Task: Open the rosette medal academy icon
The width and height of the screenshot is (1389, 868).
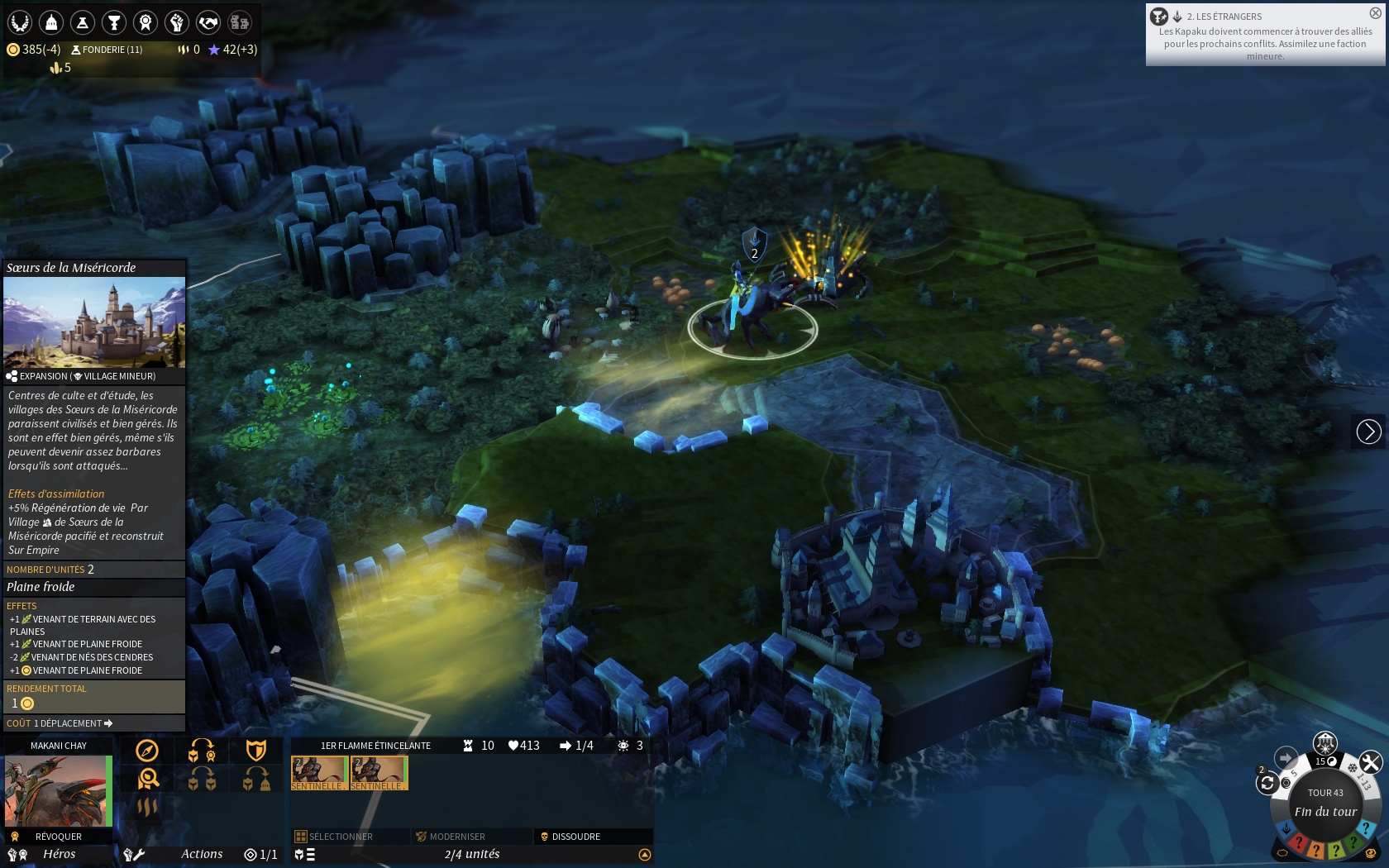Action: tap(146, 22)
